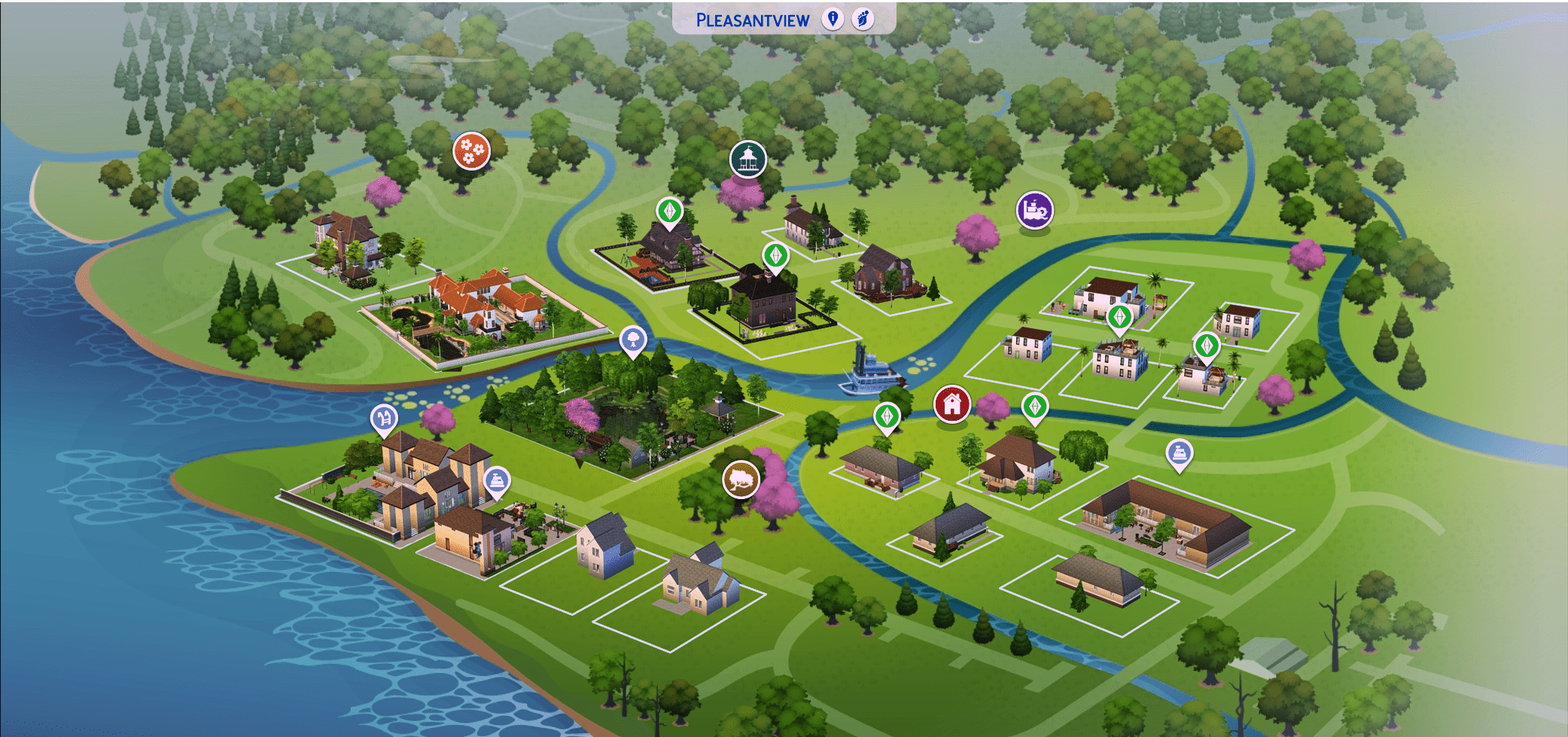
Task: Open the cash register pin by the beige townhouses
Action: coord(497,481)
